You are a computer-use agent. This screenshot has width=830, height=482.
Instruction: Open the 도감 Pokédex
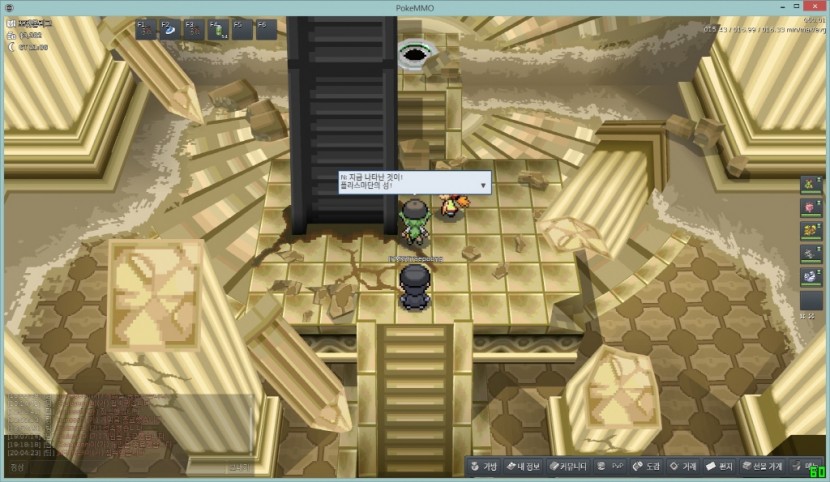coord(646,466)
